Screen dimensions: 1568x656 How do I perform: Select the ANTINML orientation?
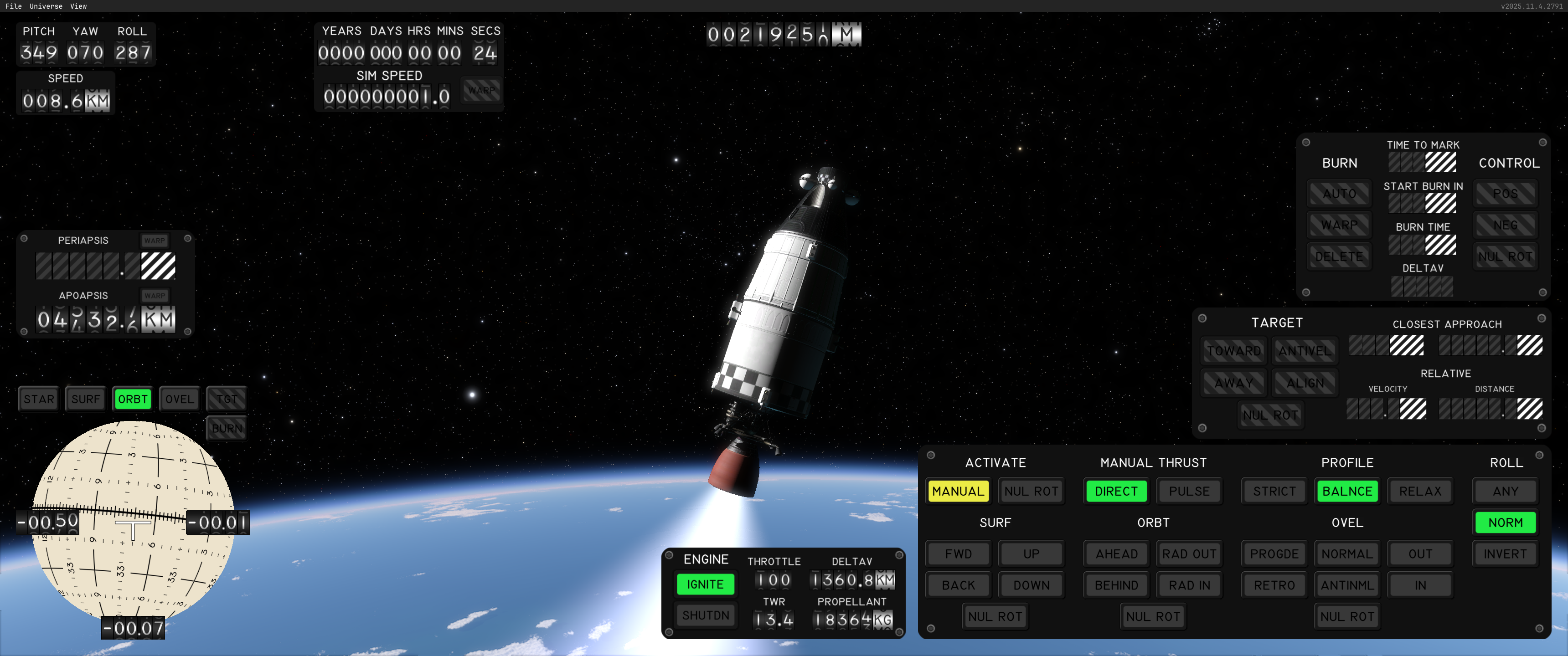click(x=1347, y=585)
